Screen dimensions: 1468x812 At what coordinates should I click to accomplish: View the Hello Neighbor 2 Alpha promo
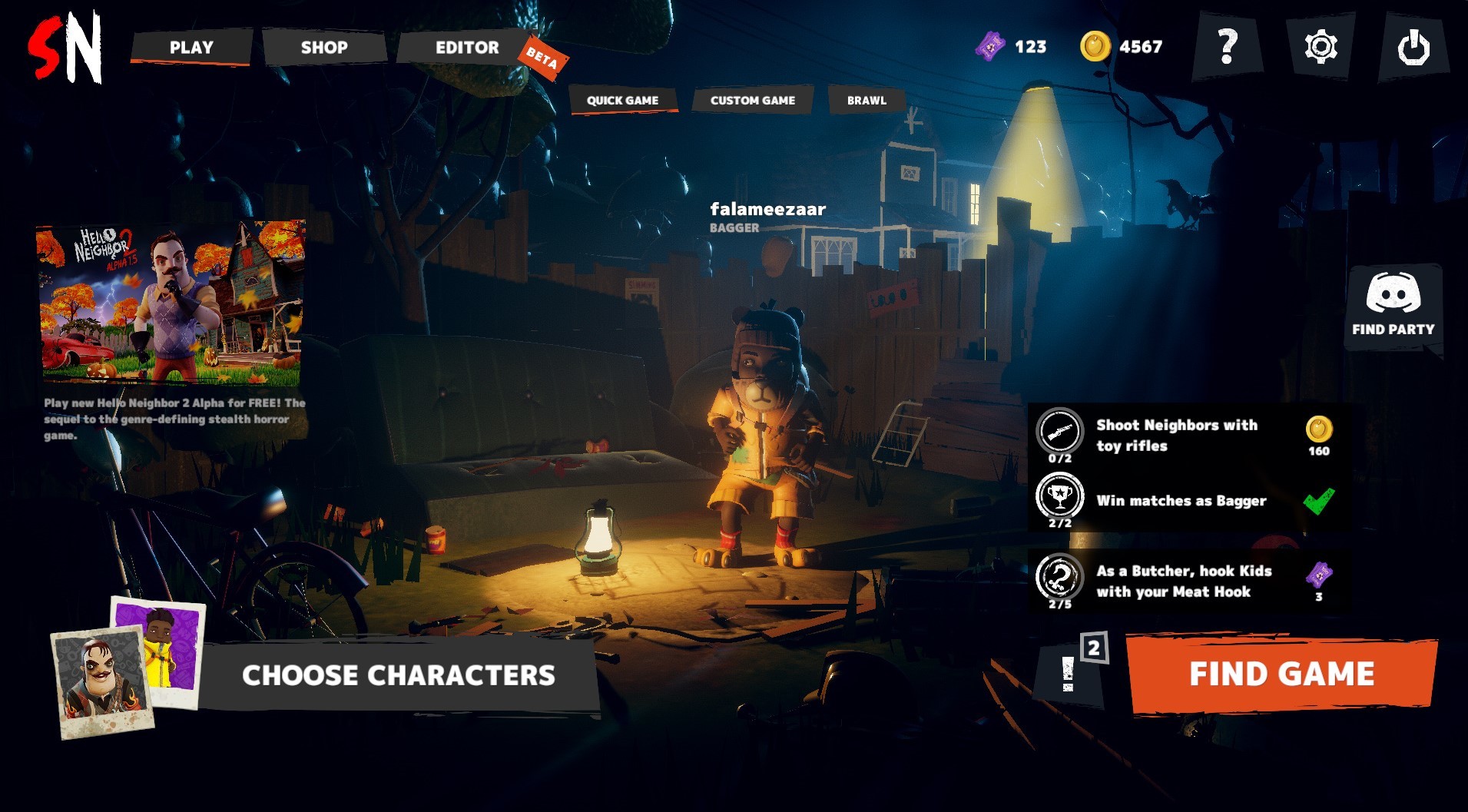click(x=171, y=303)
